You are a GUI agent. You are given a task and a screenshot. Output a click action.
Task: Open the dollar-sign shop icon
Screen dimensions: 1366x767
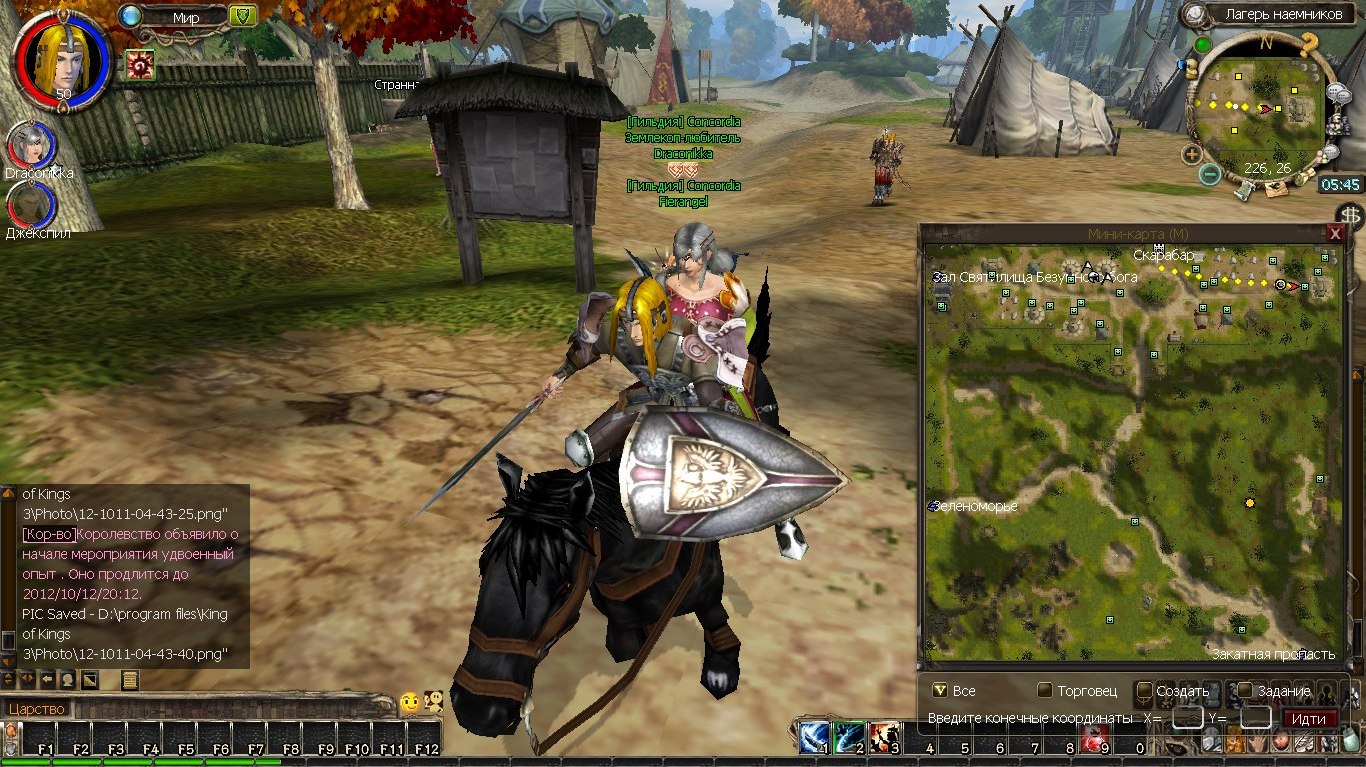[x=1351, y=215]
